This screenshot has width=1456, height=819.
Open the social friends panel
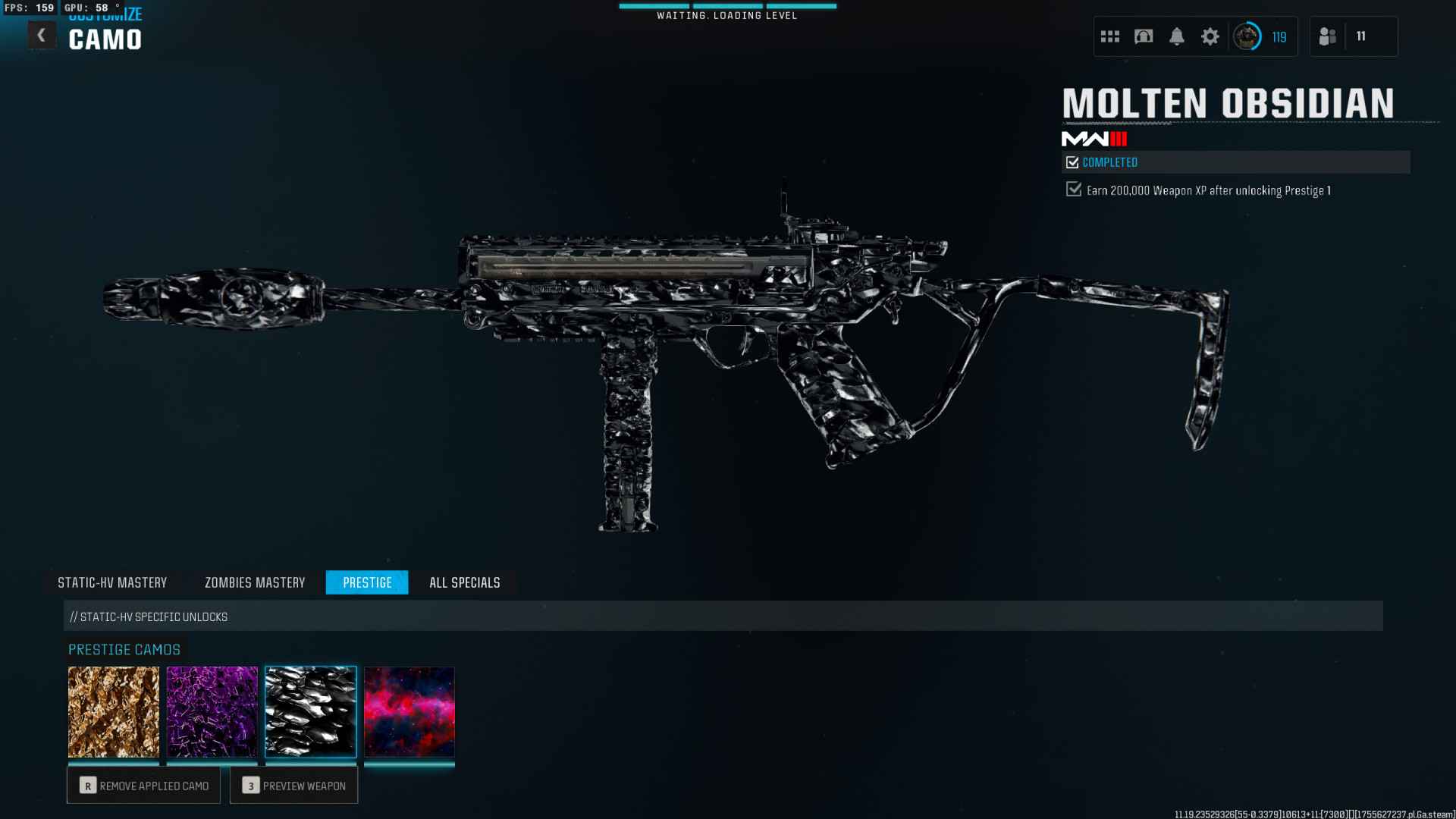pos(1328,36)
